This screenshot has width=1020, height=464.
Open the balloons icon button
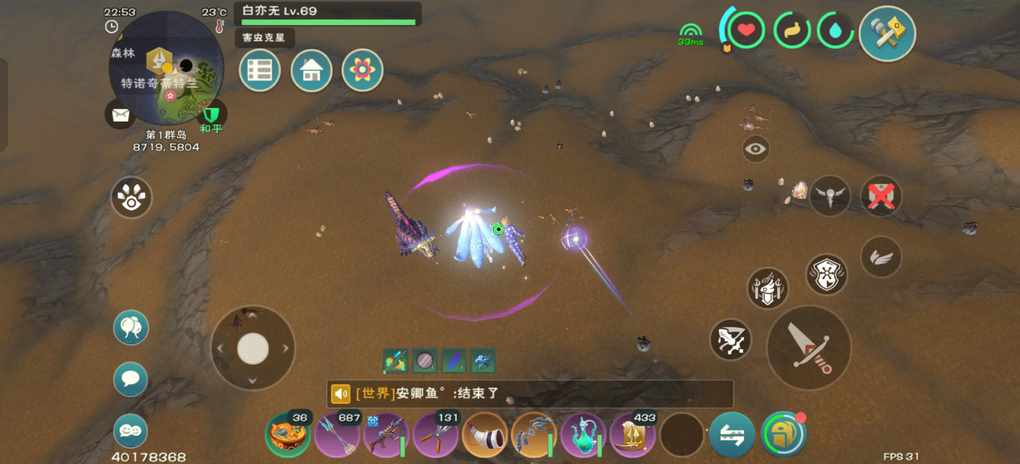pos(131,327)
